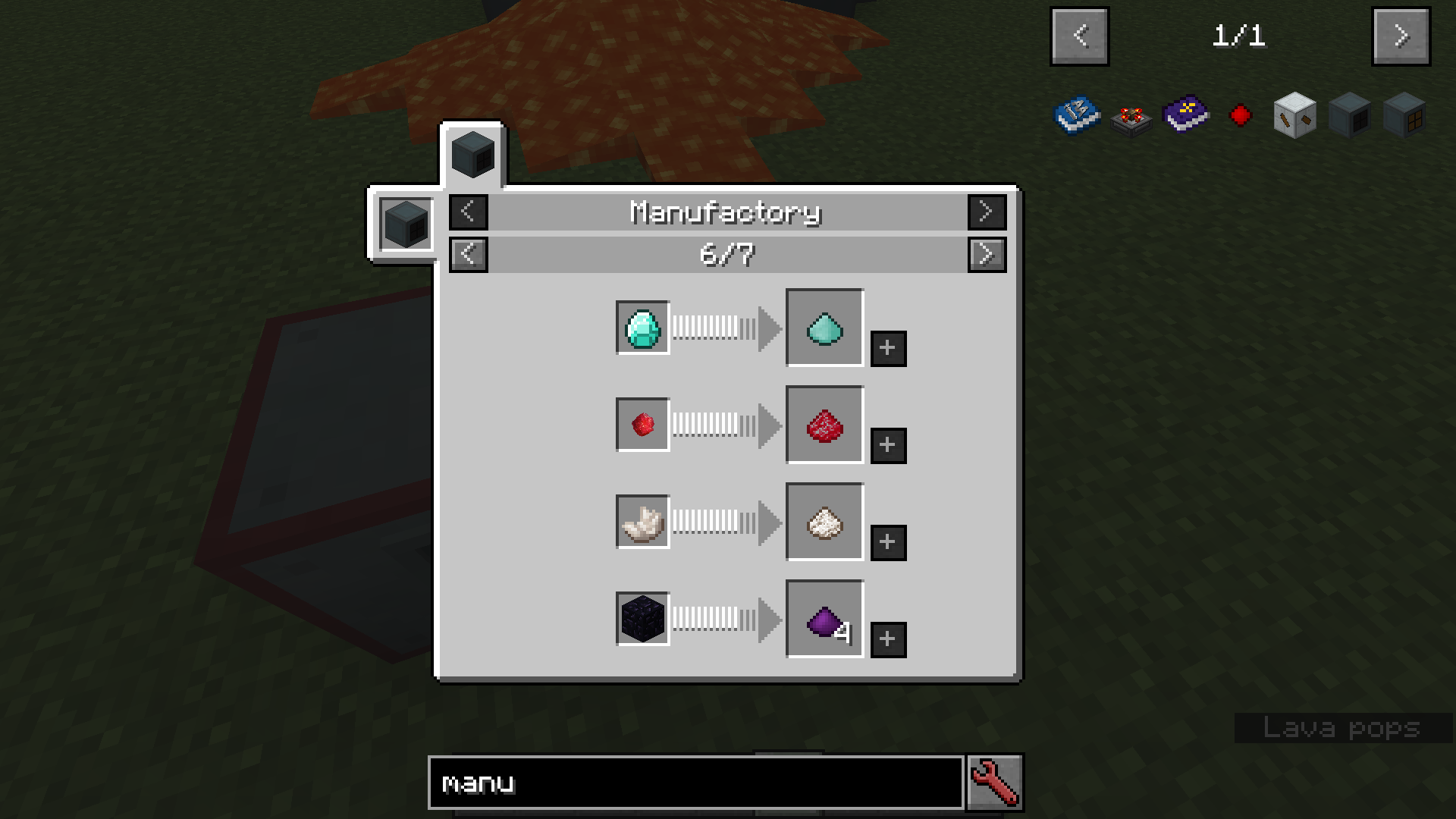The width and height of the screenshot is (1456, 819).
Task: Select the purple book item
Action: pos(1186,115)
